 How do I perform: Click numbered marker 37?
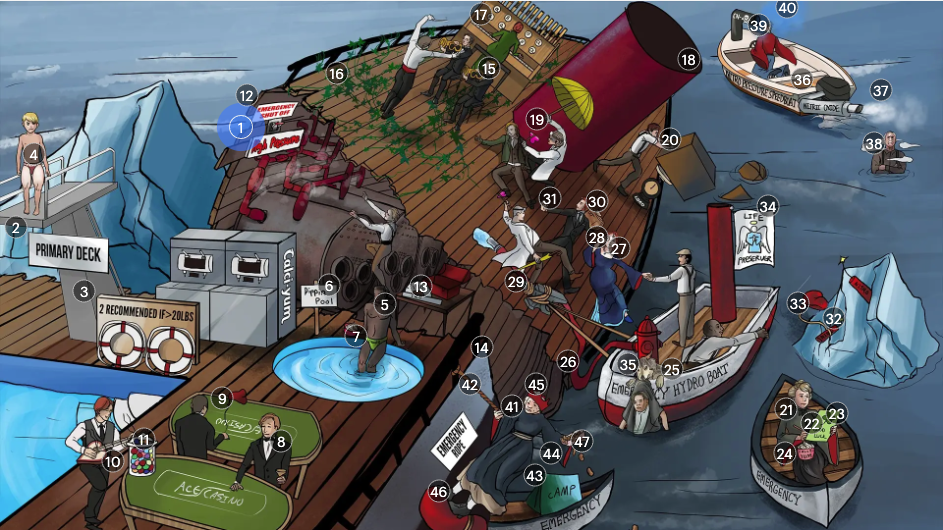coord(880,89)
